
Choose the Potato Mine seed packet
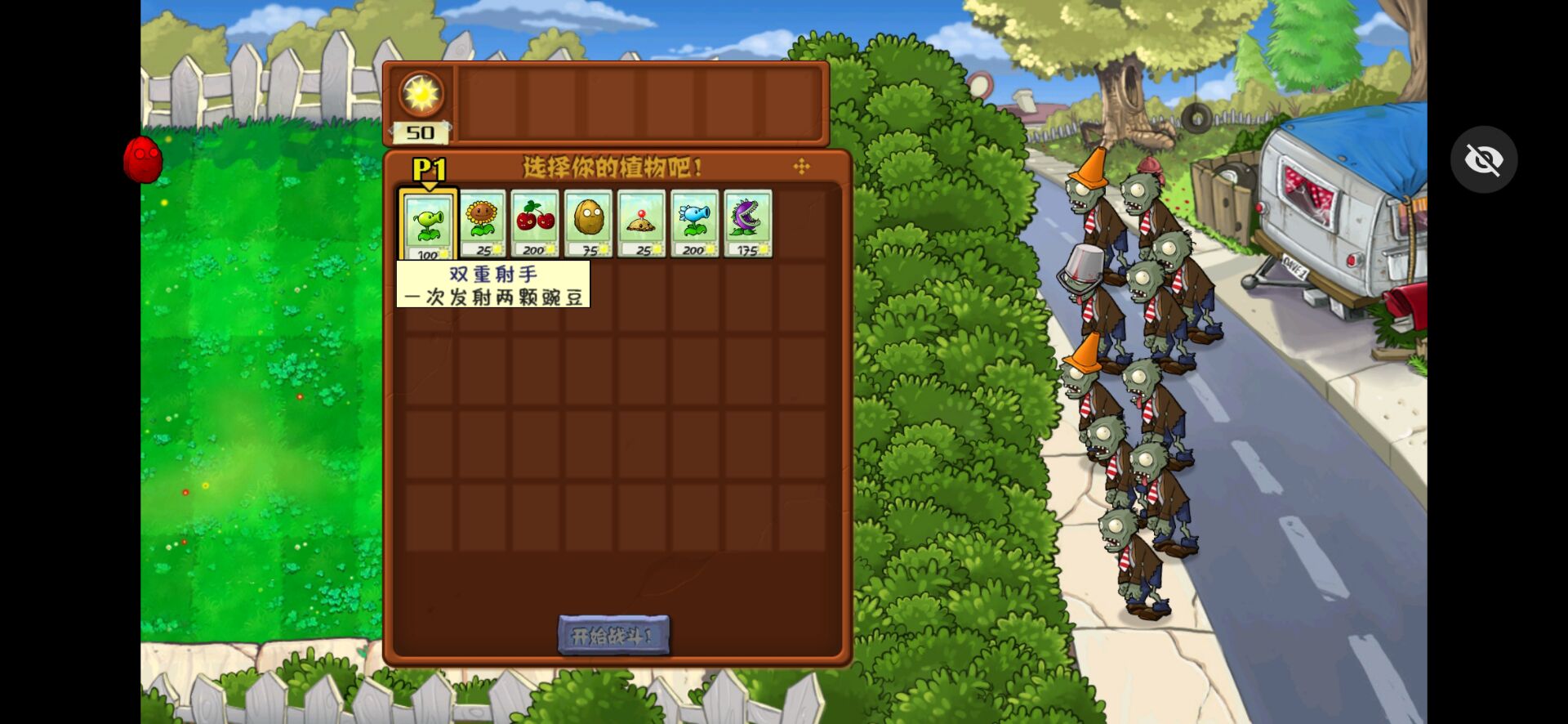tap(641, 224)
